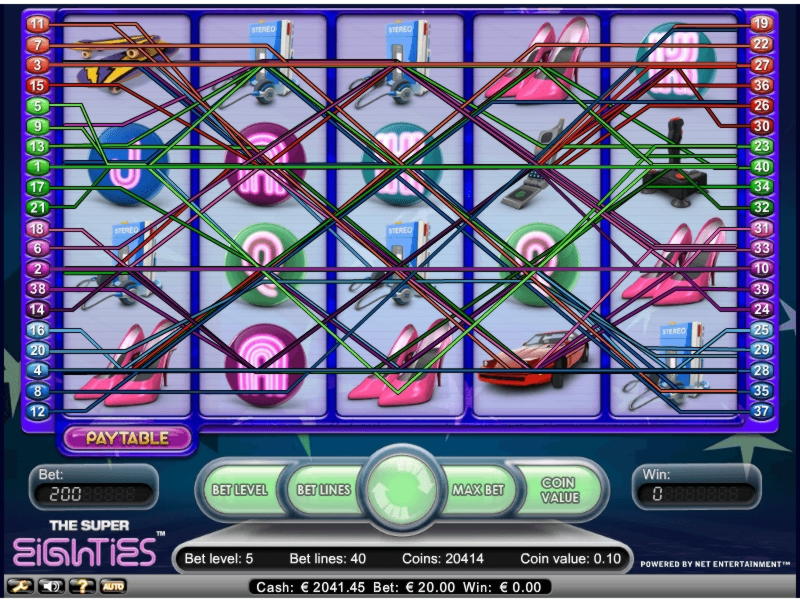Show help via the question mark icon
Image resolution: width=800 pixels, height=600 pixels.
click(79, 585)
